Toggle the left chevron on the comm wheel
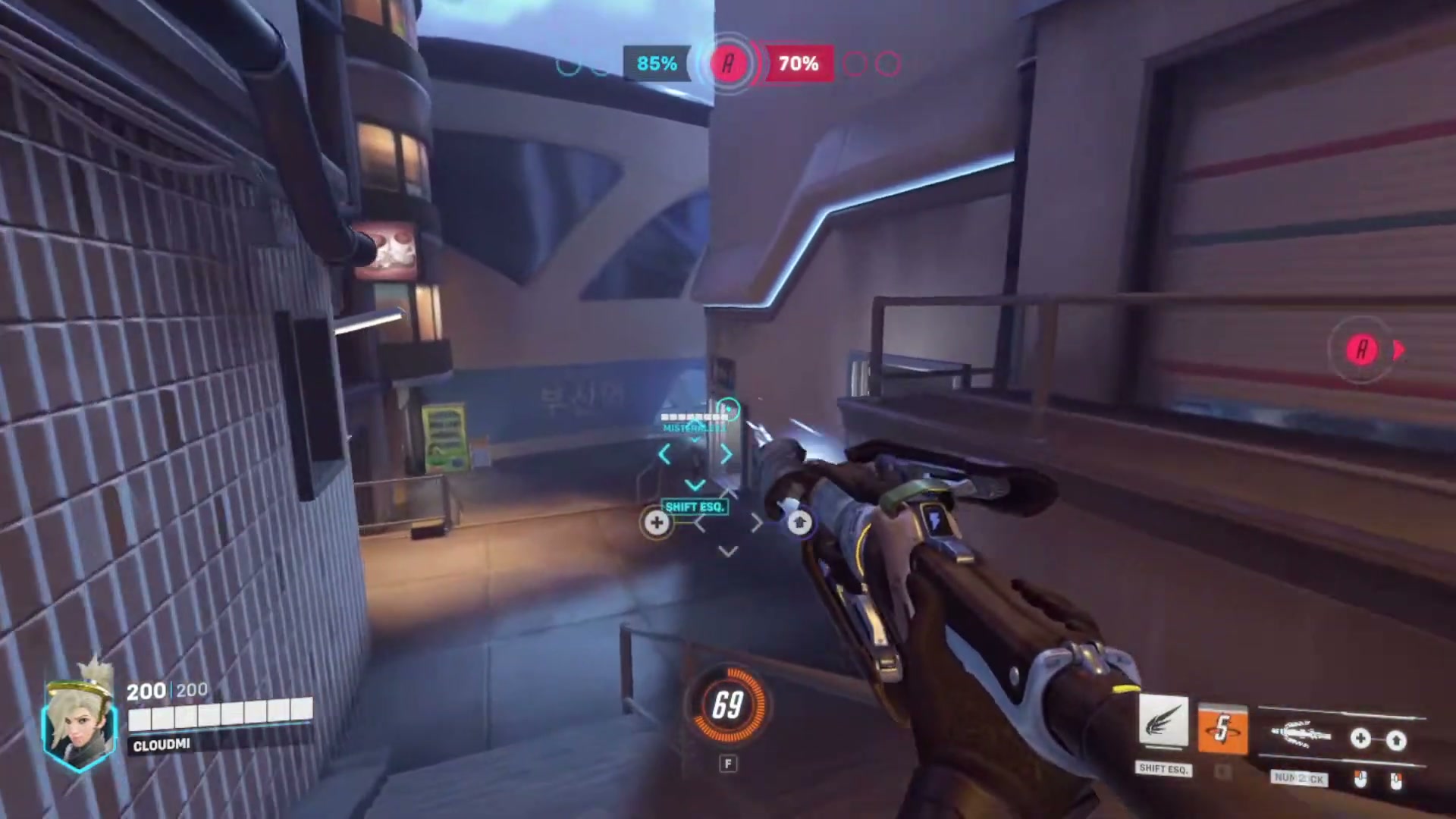Viewport: 1456px width, 819px height. click(x=664, y=453)
